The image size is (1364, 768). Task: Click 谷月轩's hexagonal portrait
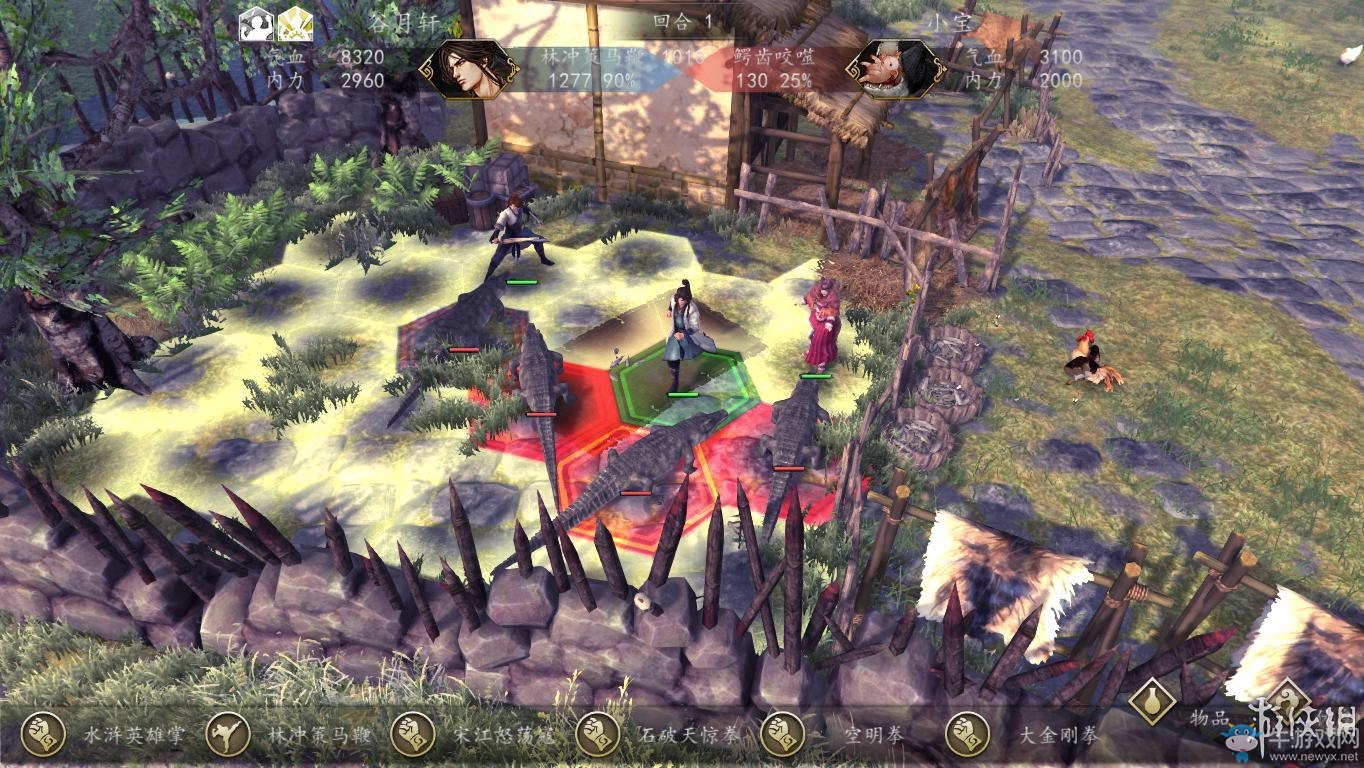click(x=468, y=68)
